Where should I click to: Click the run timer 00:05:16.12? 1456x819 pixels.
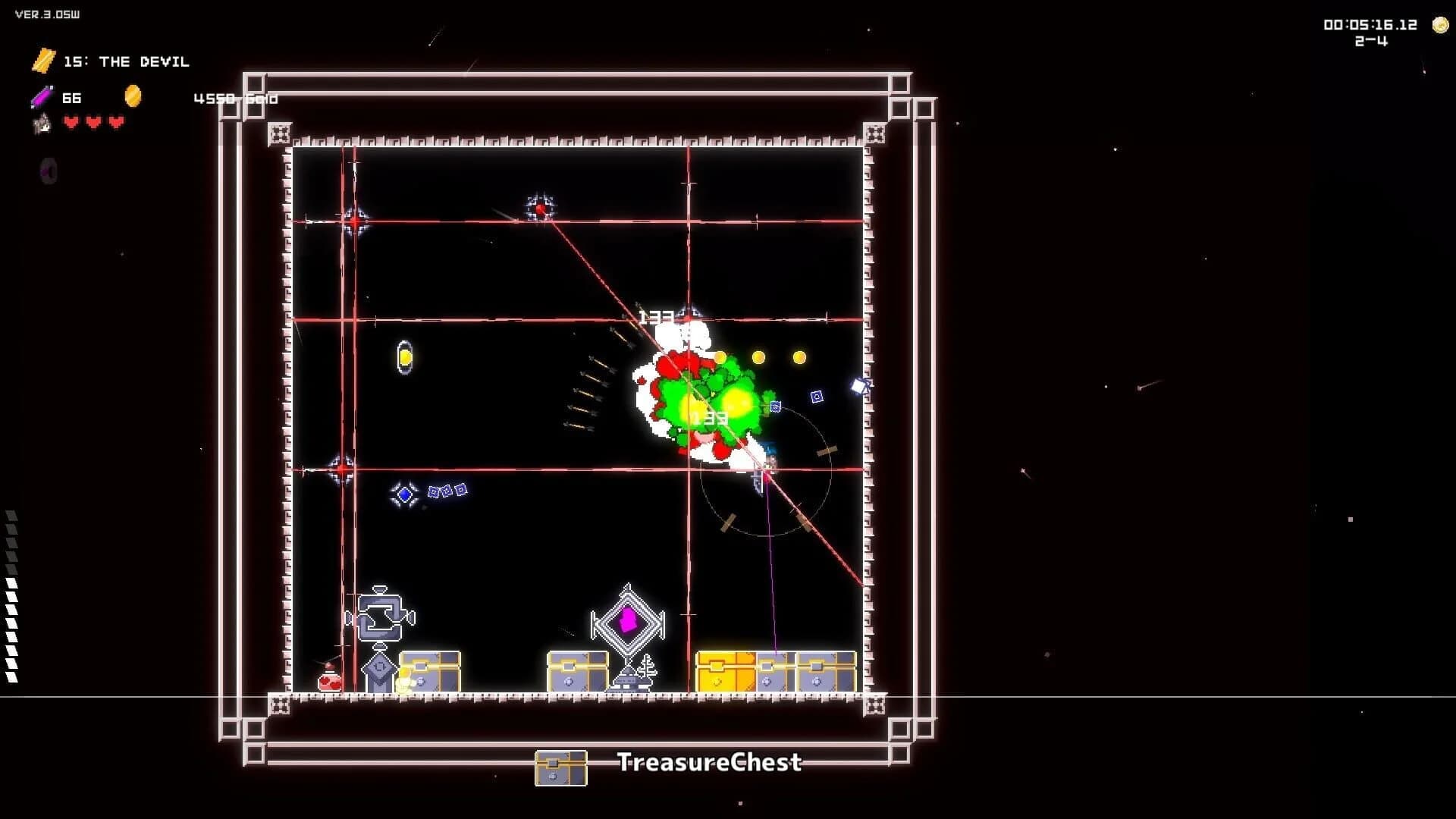tap(1370, 24)
